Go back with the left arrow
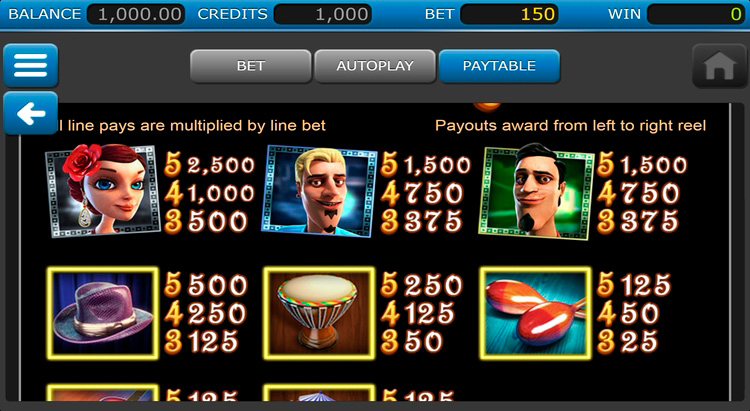Viewport: 750px width, 411px height. click(x=30, y=114)
